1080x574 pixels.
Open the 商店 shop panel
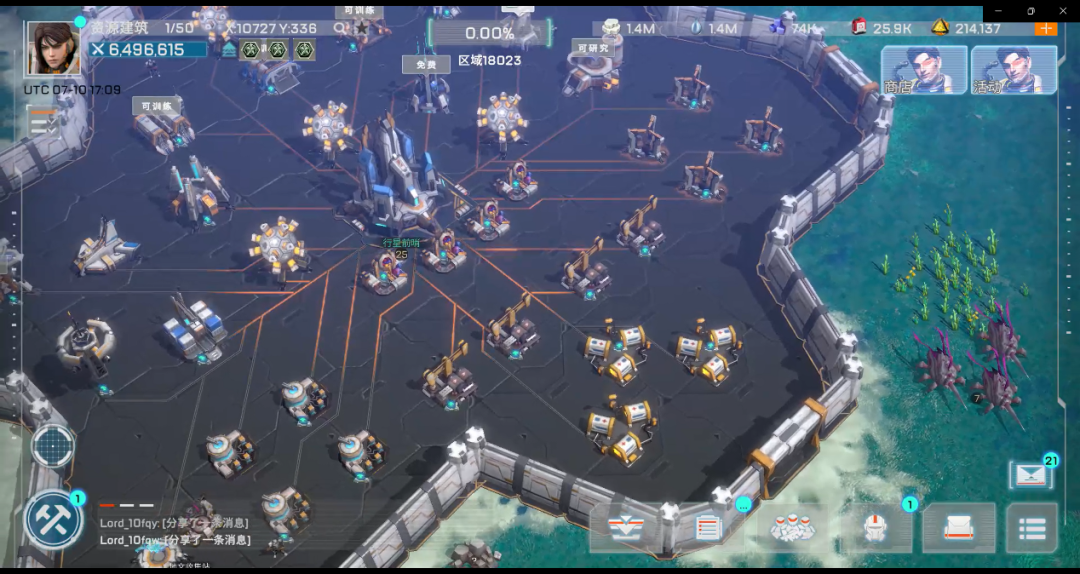[923, 70]
